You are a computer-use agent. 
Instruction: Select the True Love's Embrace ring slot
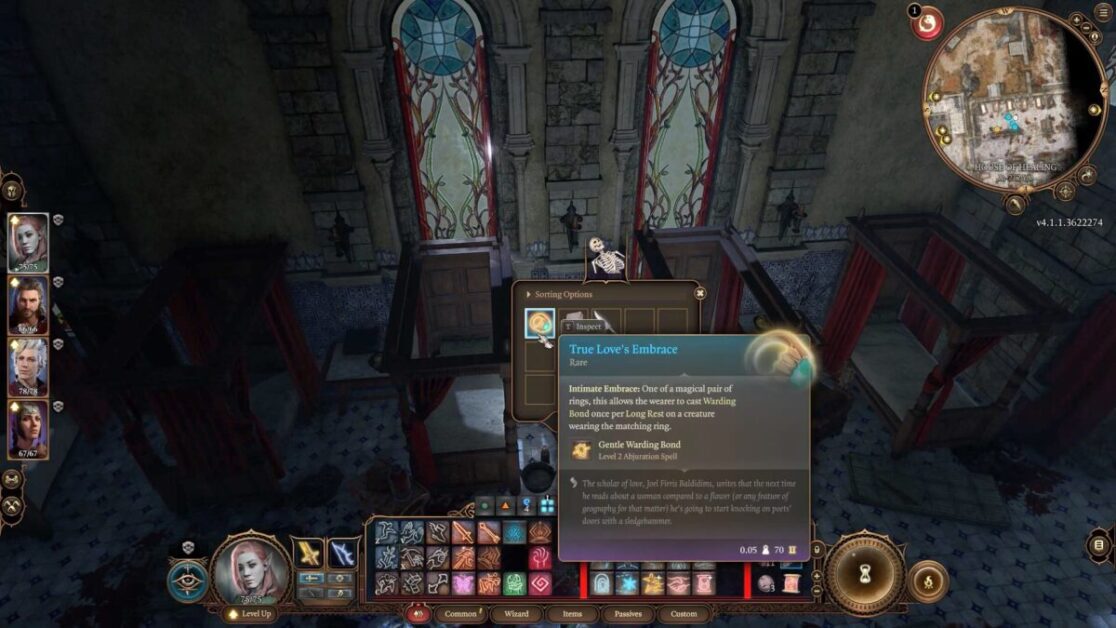pos(540,322)
